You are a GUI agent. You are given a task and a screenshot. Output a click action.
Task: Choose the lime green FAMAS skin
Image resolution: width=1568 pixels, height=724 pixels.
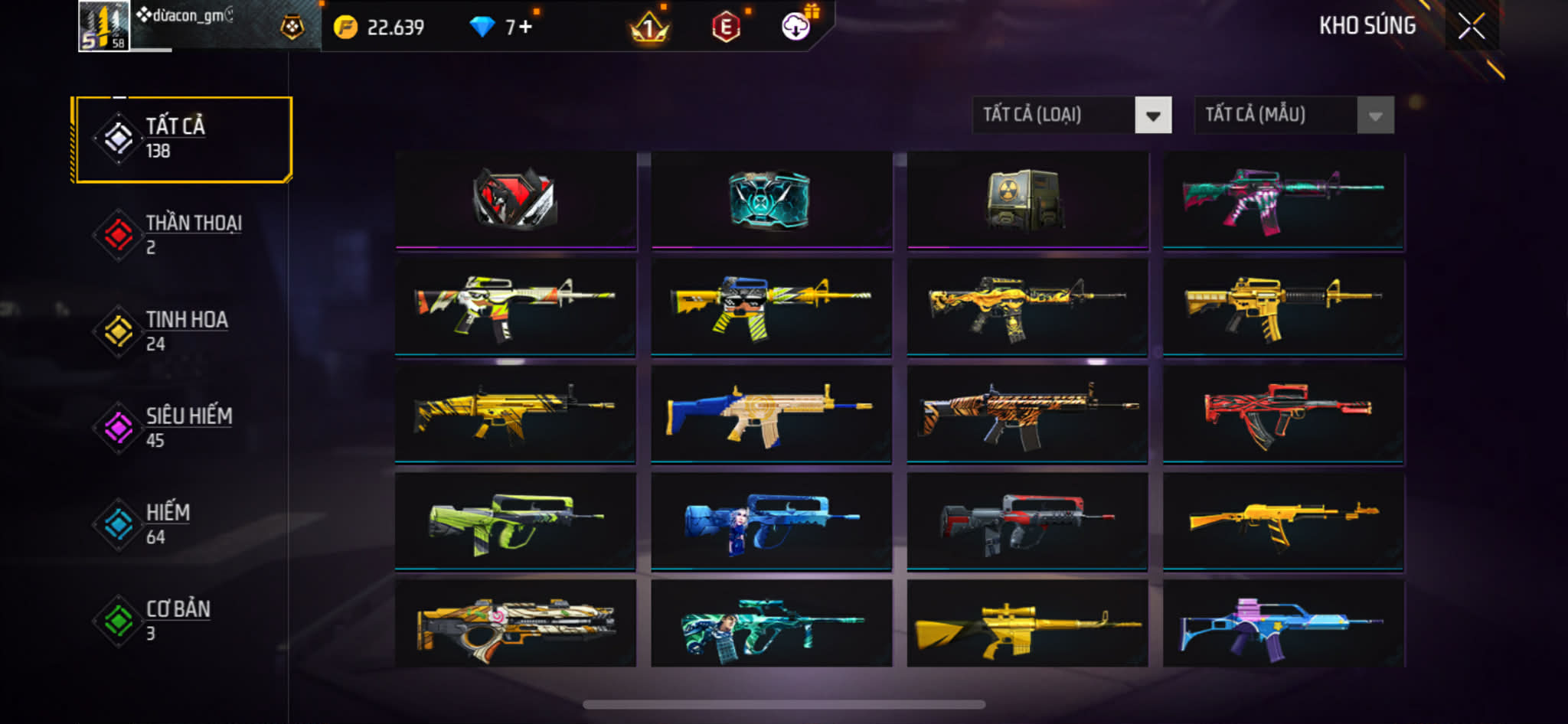515,520
